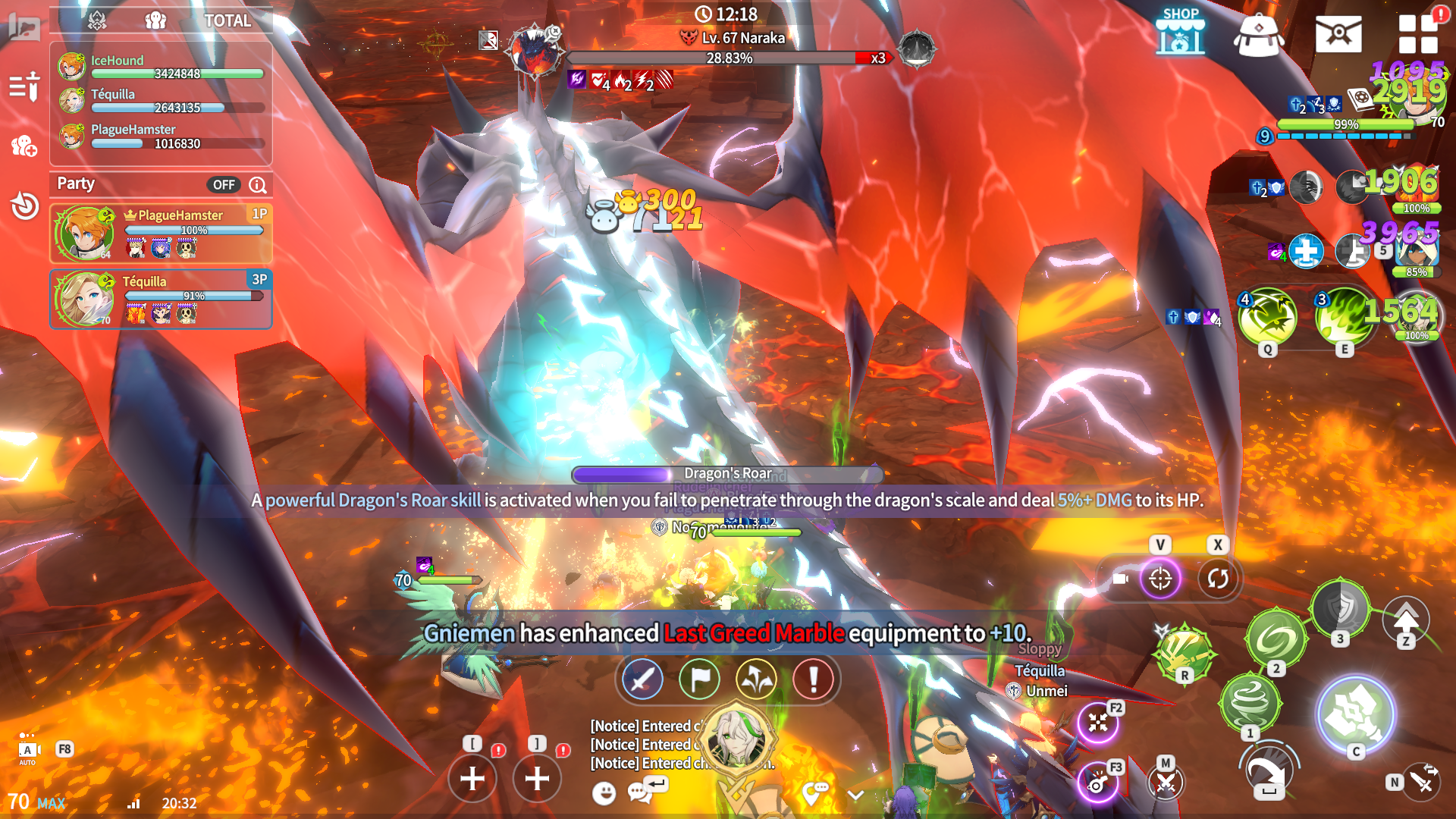The width and height of the screenshot is (1456, 819).
Task: Click the jump up-arrow button
Action: [1406, 619]
